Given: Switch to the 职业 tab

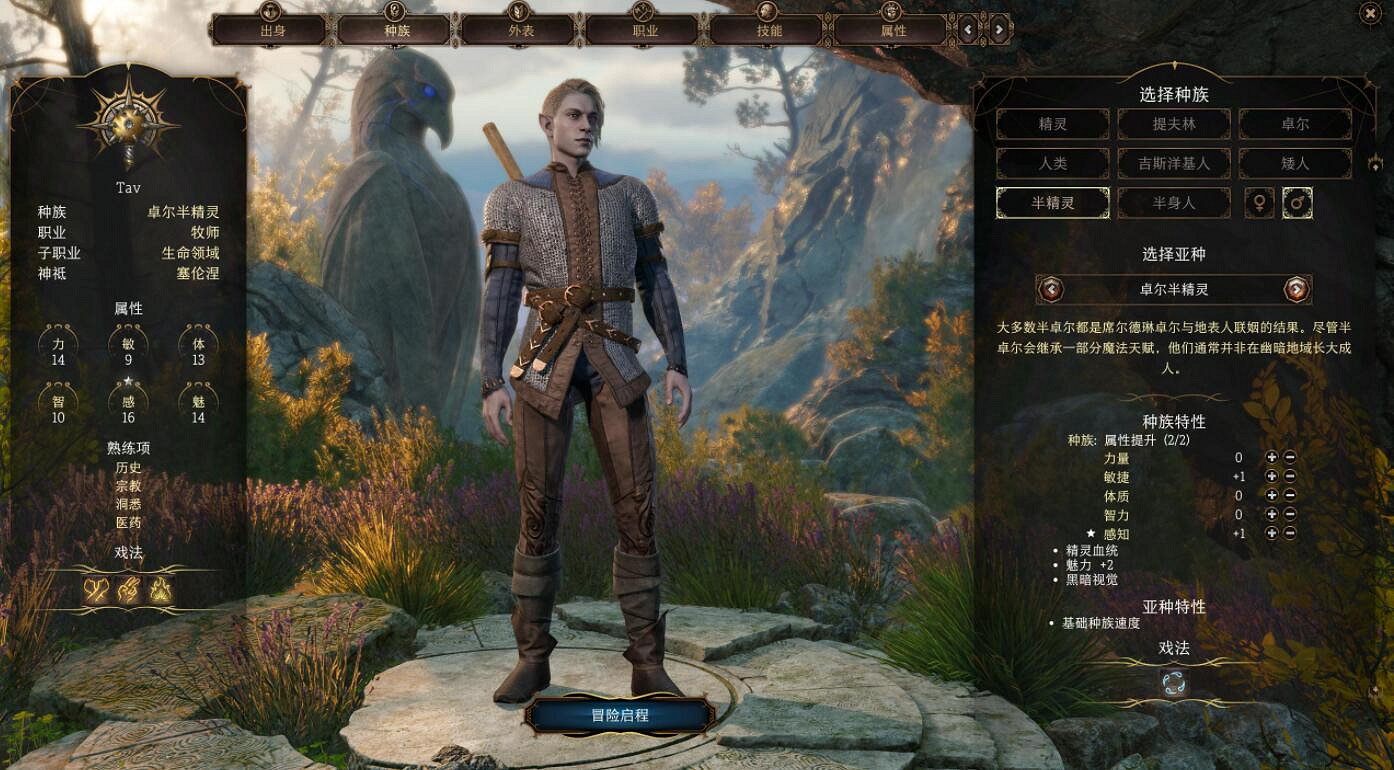Looking at the screenshot, I should 645,30.
